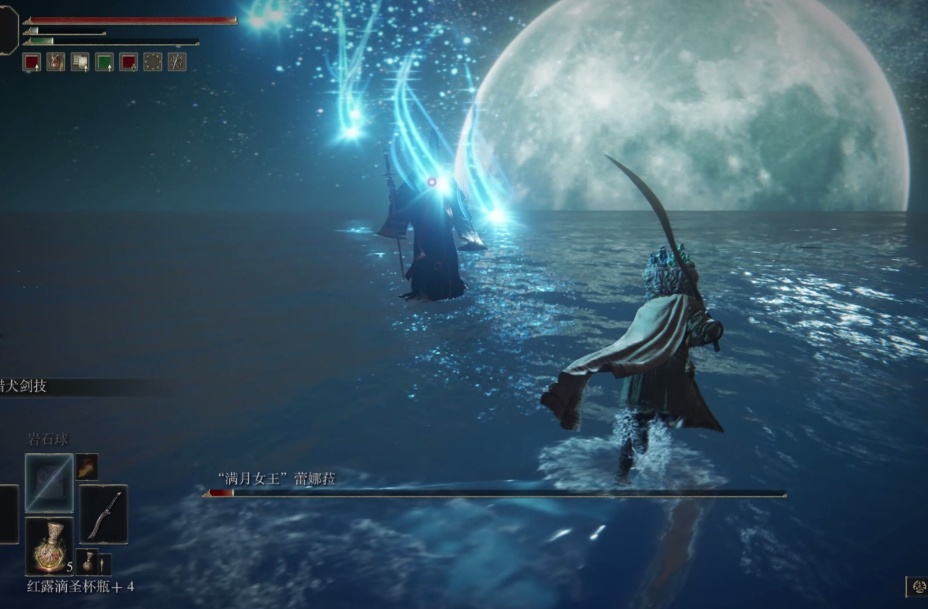Click the rune emblem in the screen corner
This screenshot has width=928, height=609.
click(917, 588)
